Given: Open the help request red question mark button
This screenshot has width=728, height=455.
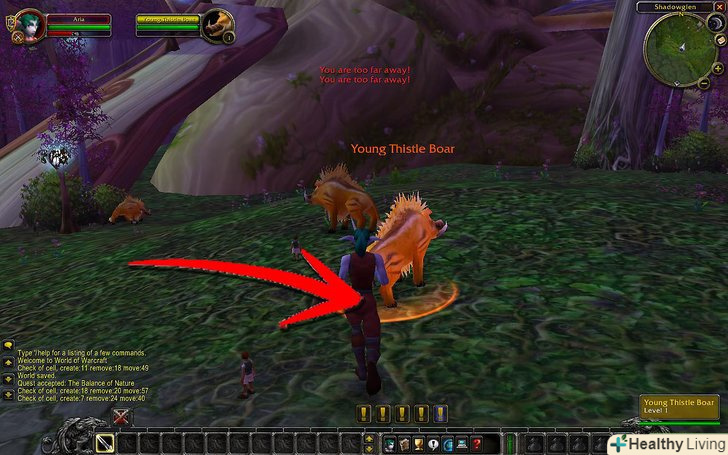Looking at the screenshot, I should coord(476,442).
